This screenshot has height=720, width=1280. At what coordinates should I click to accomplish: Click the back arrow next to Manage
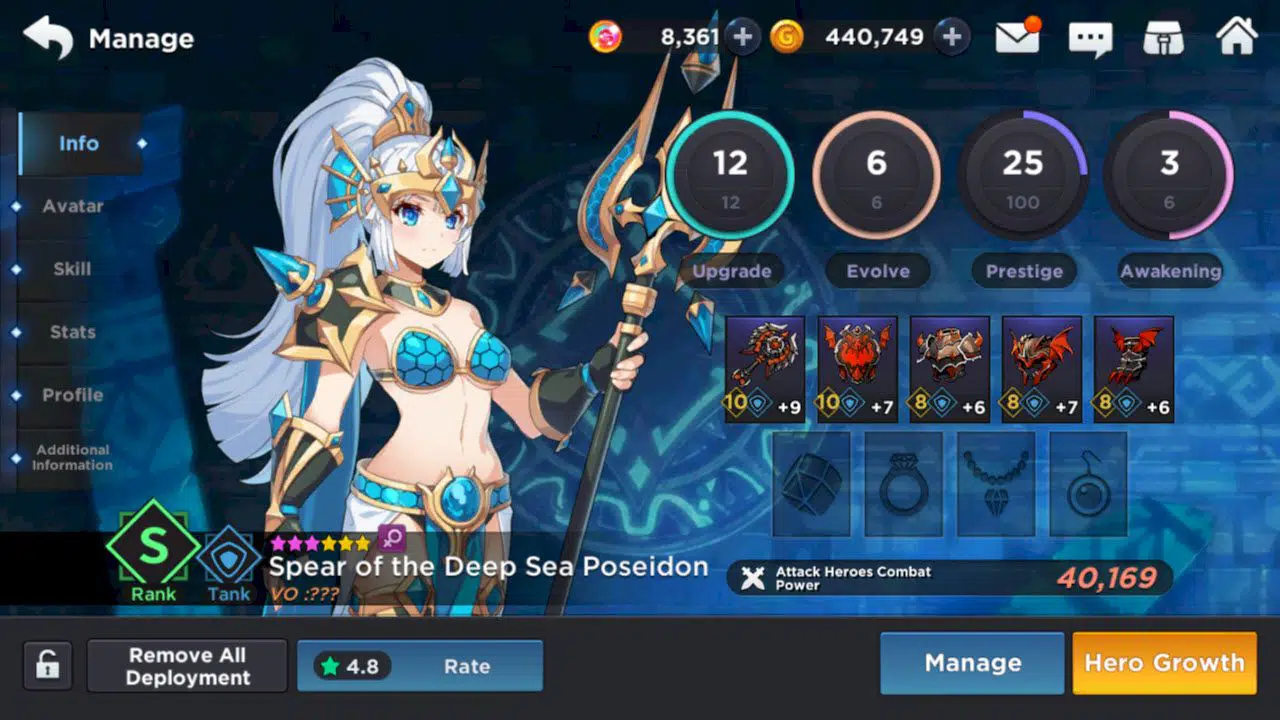[x=47, y=36]
